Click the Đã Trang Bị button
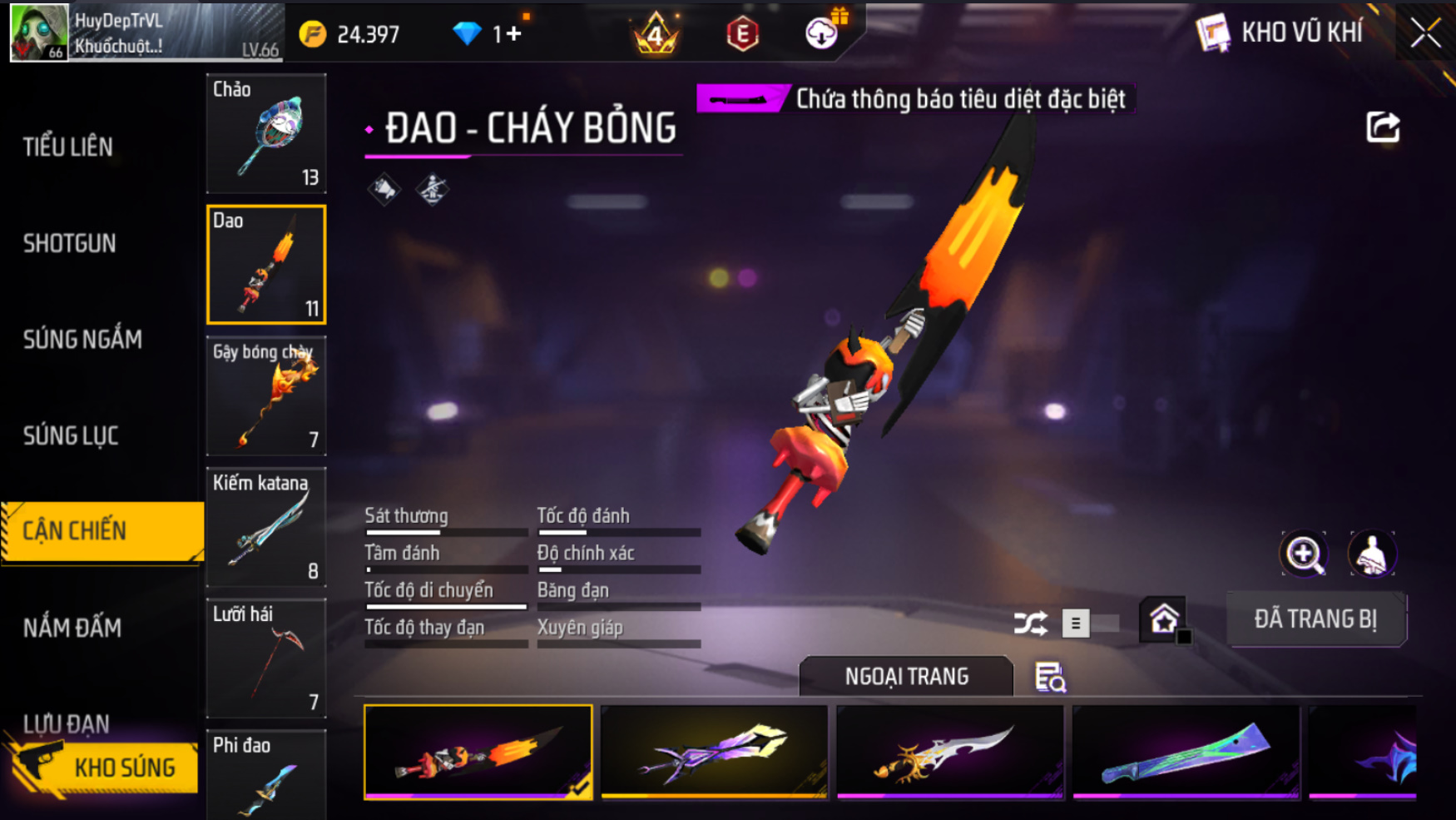Screen dimensions: 1456x820 click(x=1316, y=619)
